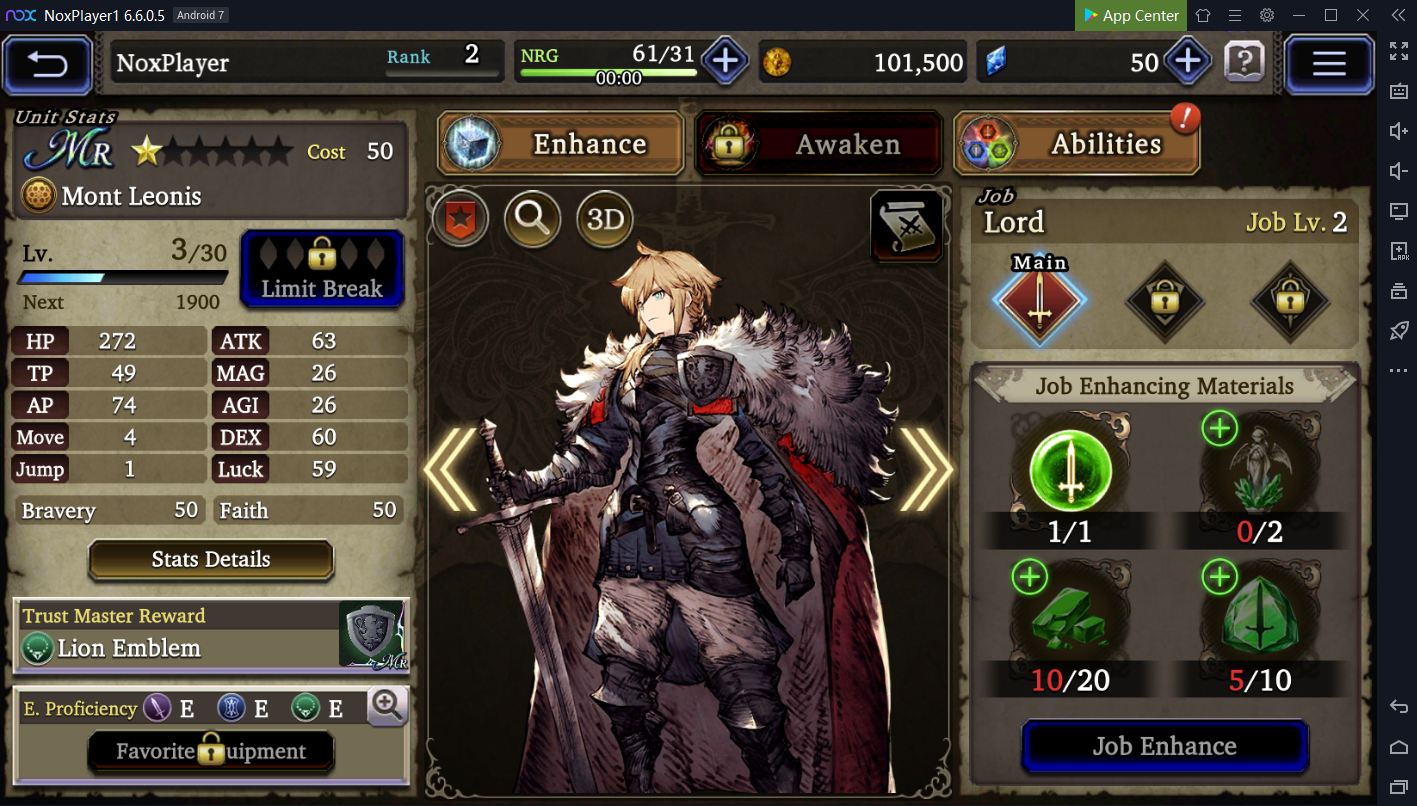Open the hamburger main menu
This screenshot has height=806, width=1417.
click(1328, 64)
